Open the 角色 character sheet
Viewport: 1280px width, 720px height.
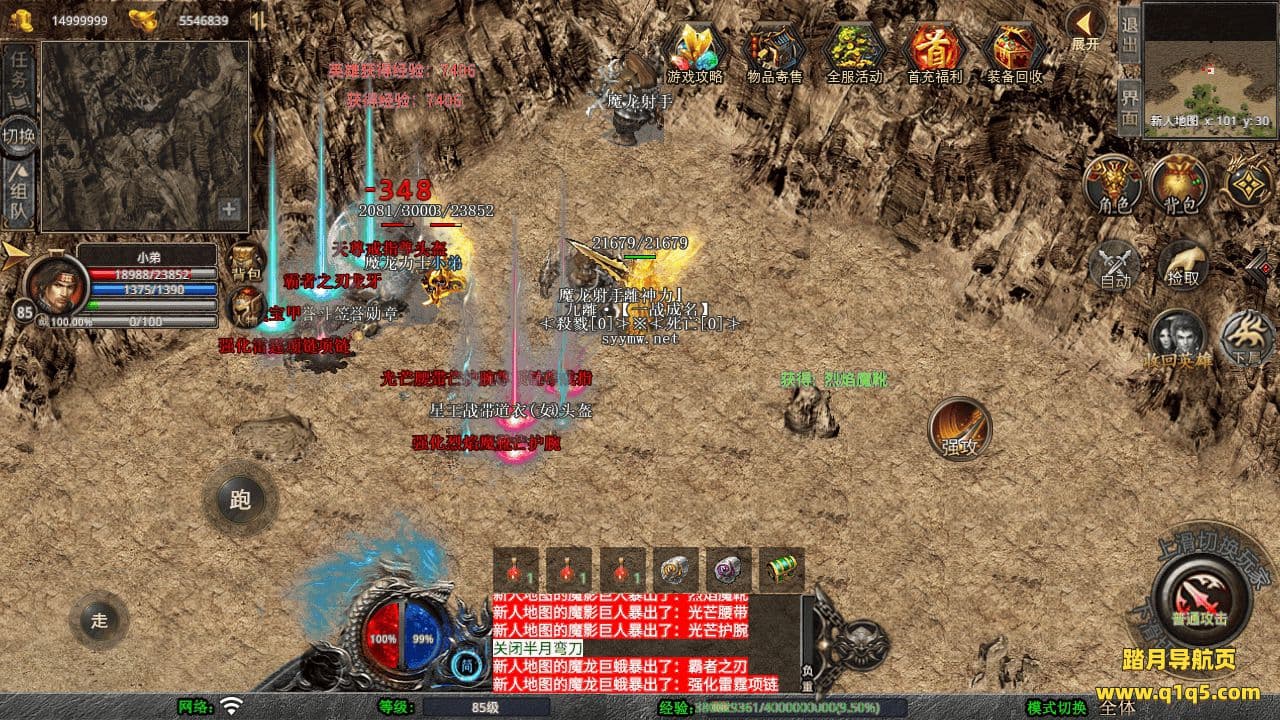click(x=1113, y=185)
